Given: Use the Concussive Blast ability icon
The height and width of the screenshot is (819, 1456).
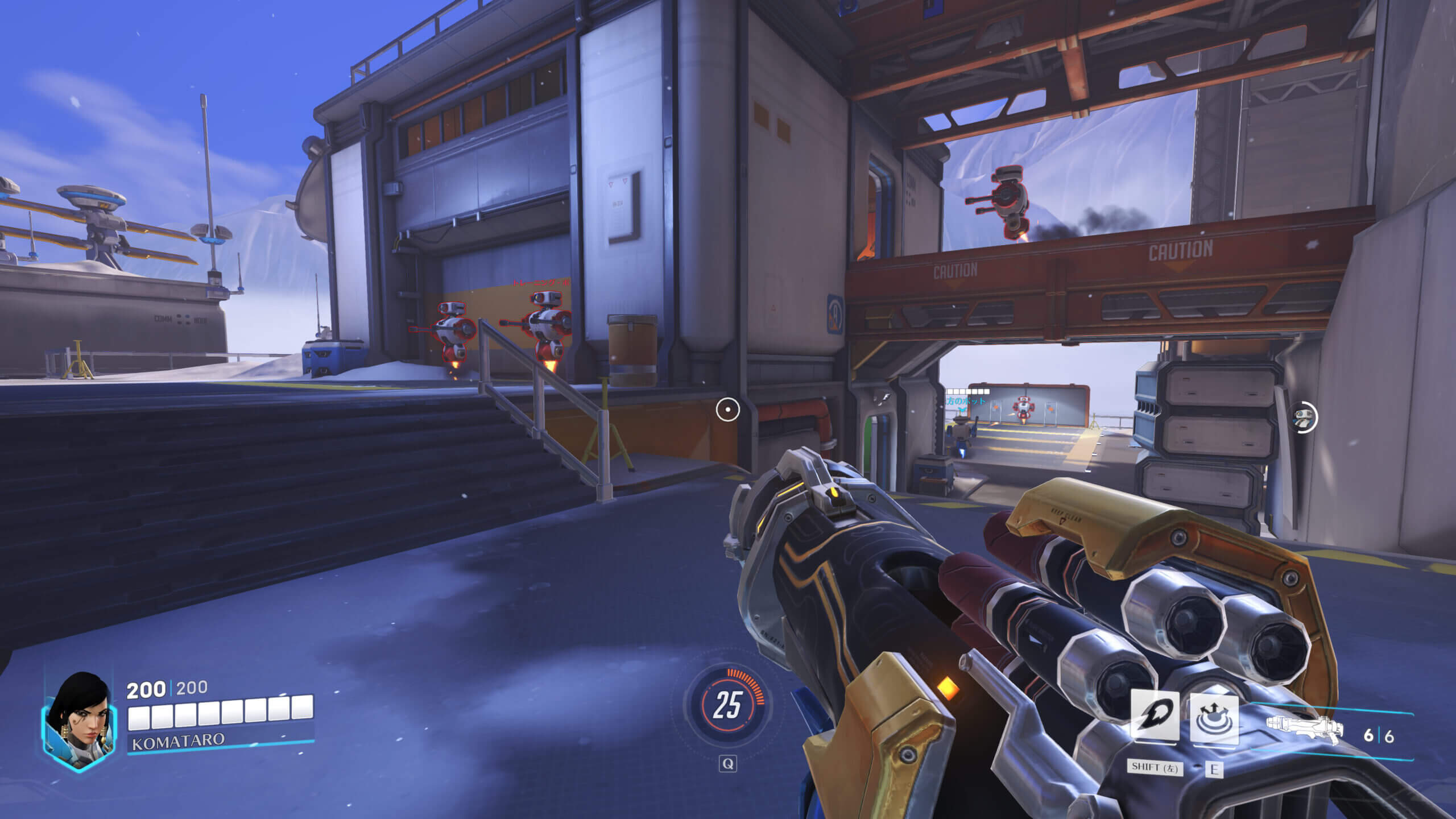Looking at the screenshot, I should click(x=1214, y=719).
